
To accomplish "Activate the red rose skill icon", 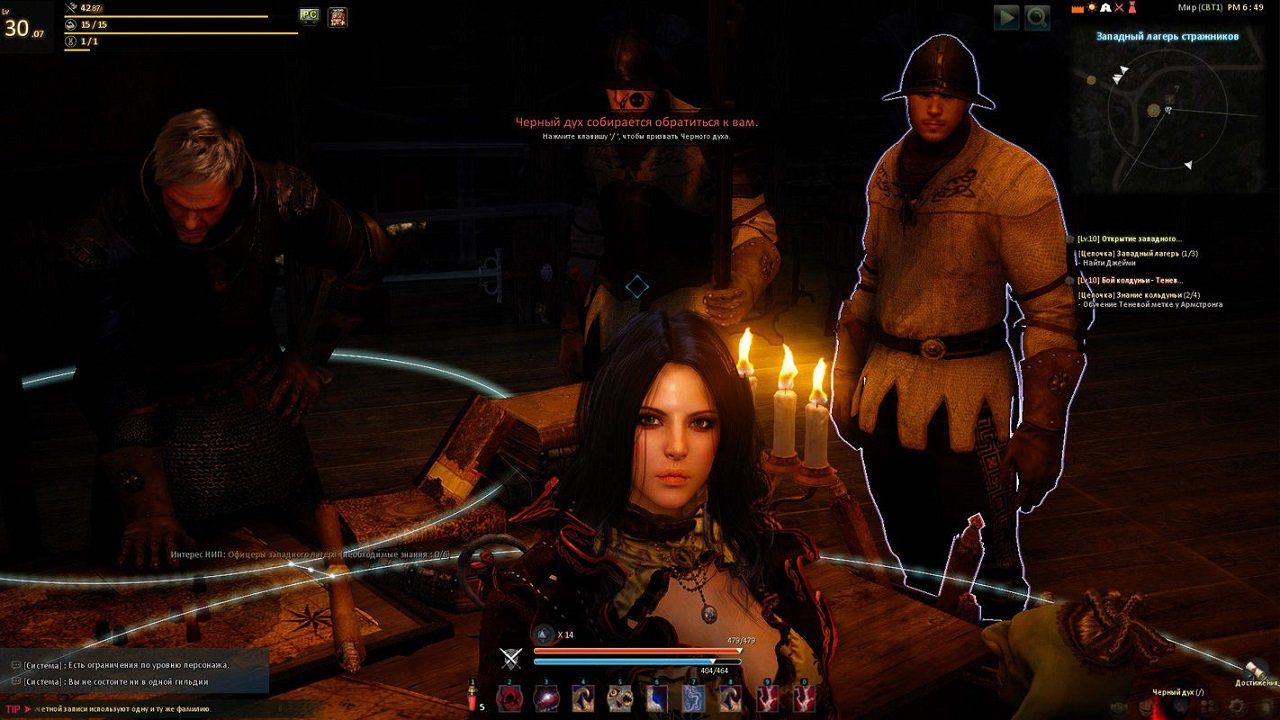I will 510,699.
